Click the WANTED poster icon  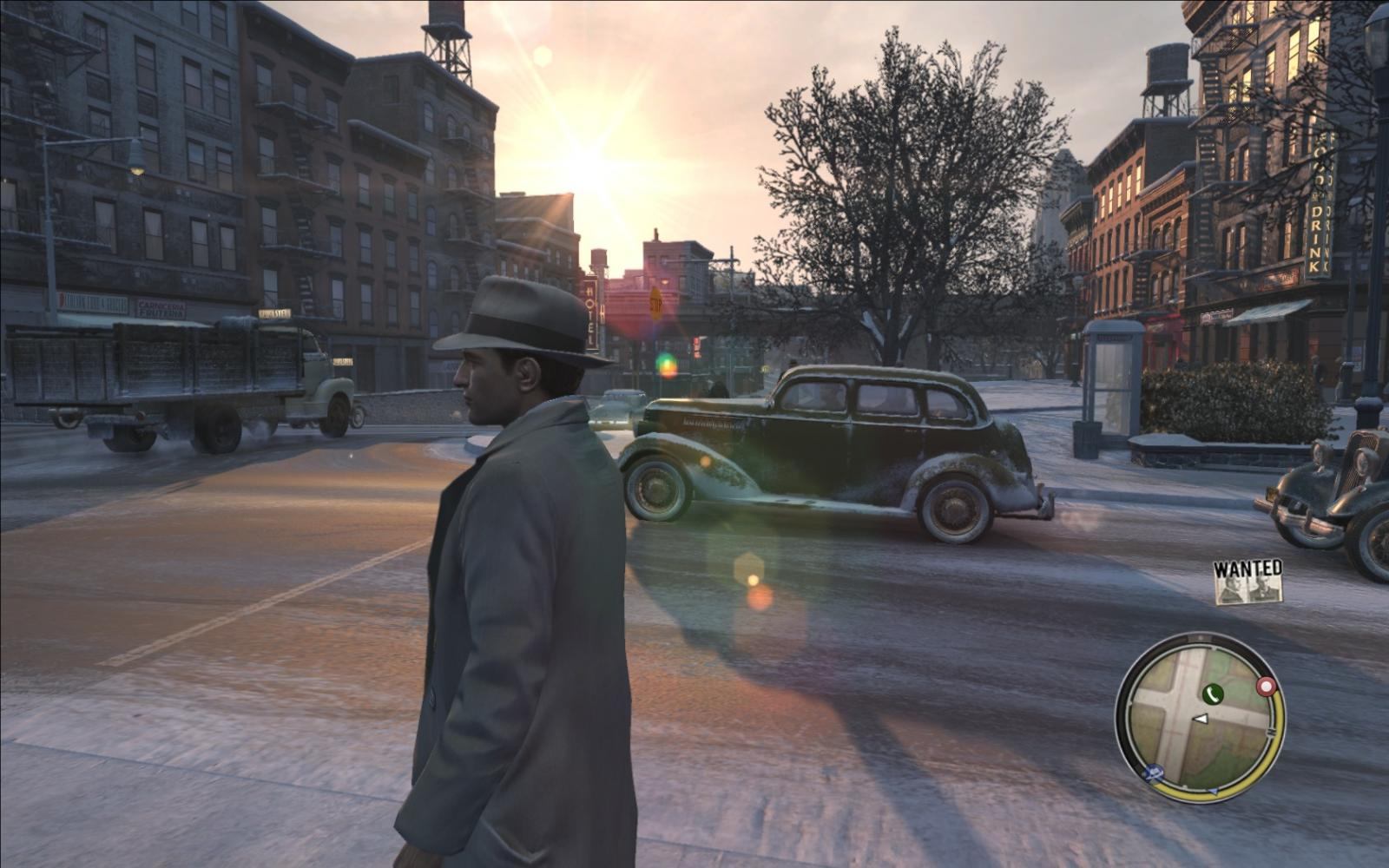click(1248, 582)
